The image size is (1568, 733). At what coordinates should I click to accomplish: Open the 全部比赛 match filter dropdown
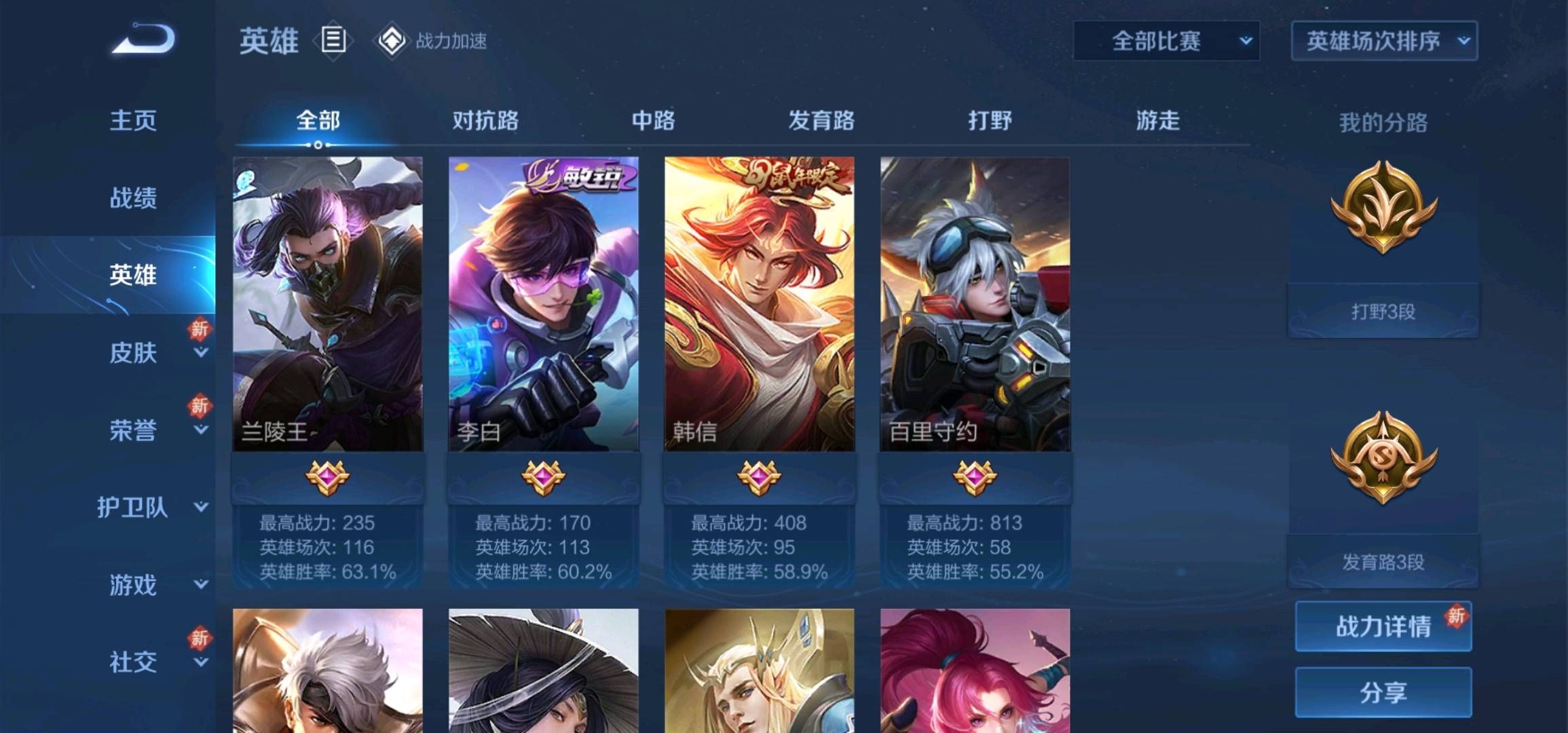1166,41
